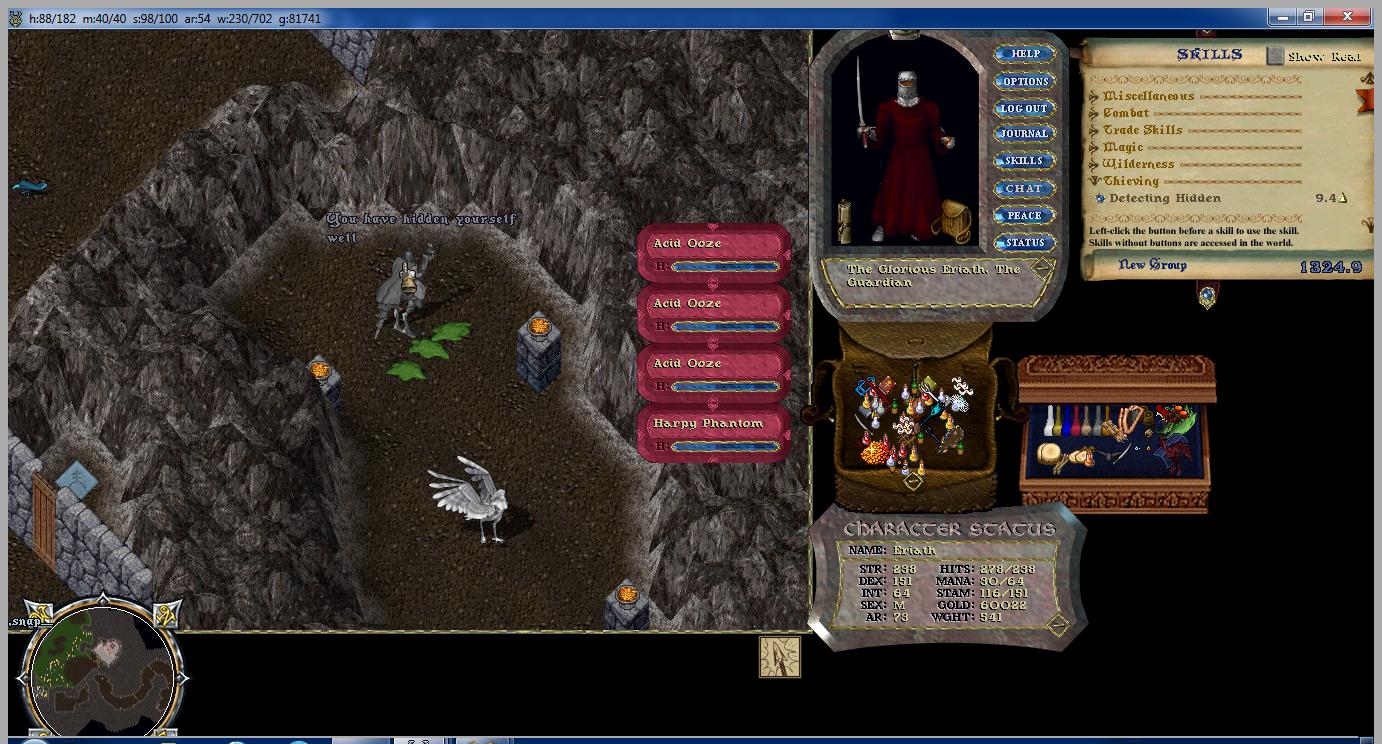Toggle the Show Real checkbox
Viewport: 1382px width, 744px height.
(1275, 57)
